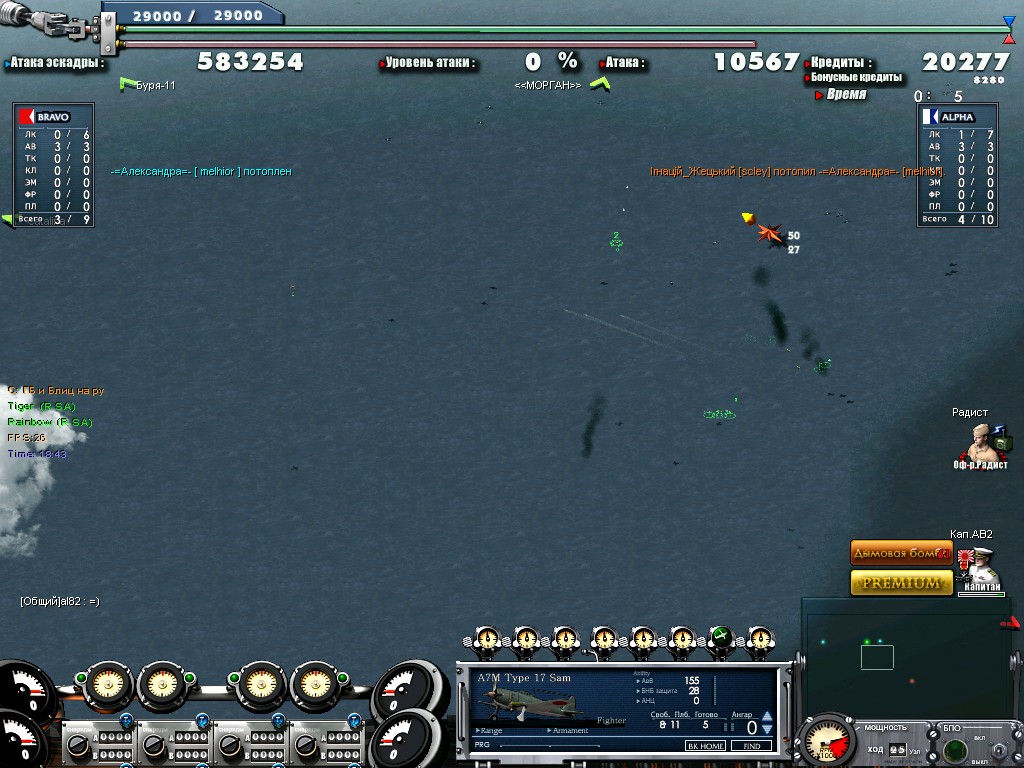Click the [Общий] chat line

point(60,601)
